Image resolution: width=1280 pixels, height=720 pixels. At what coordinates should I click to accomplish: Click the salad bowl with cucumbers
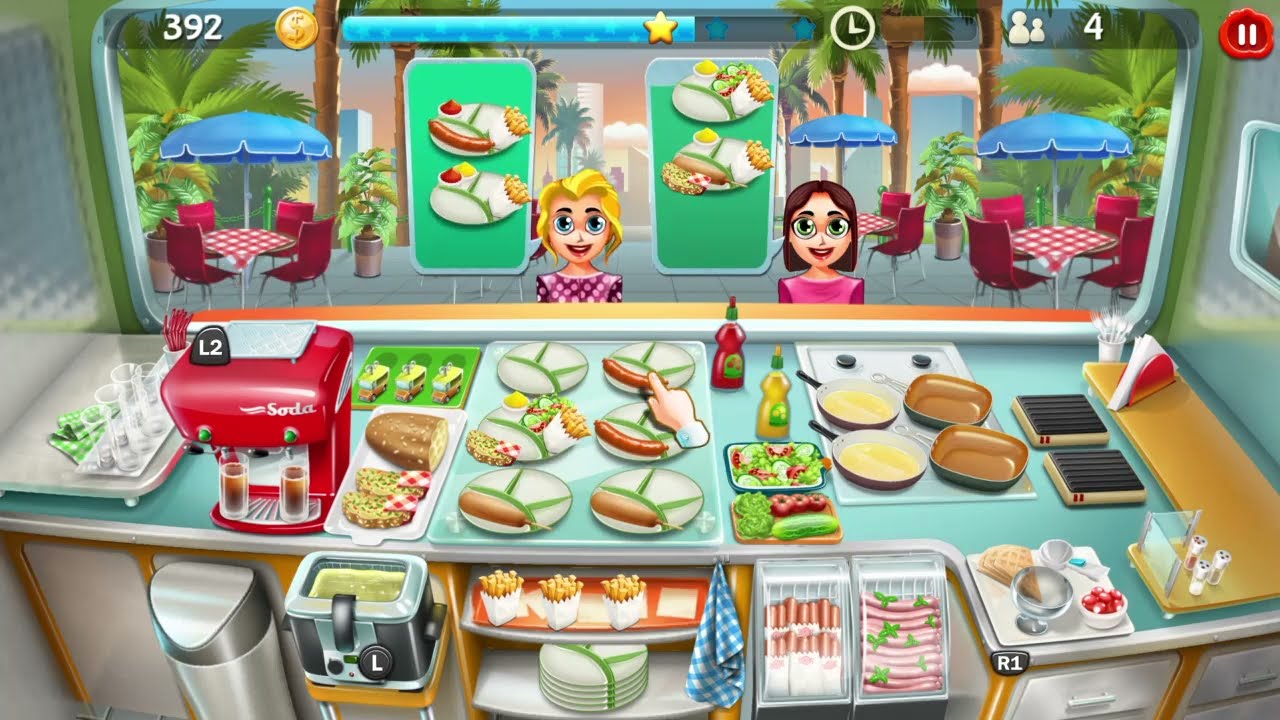(775, 465)
